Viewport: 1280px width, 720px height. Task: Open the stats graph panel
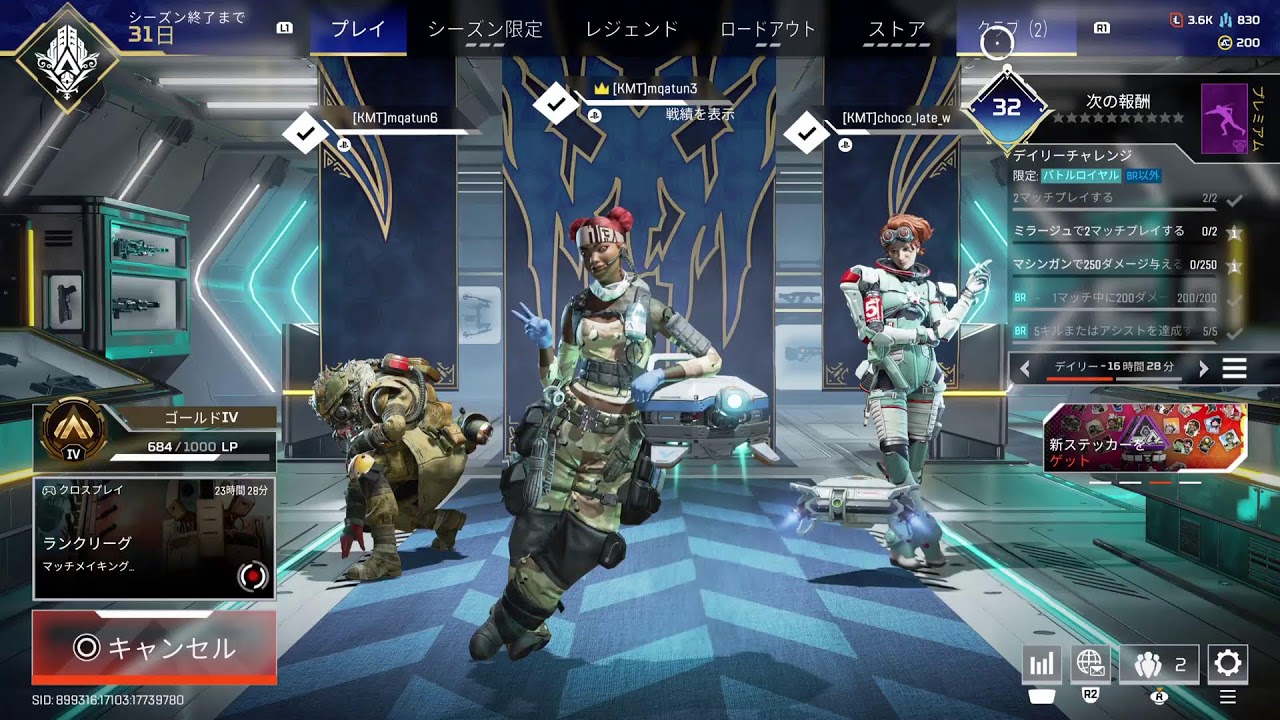(x=1041, y=663)
